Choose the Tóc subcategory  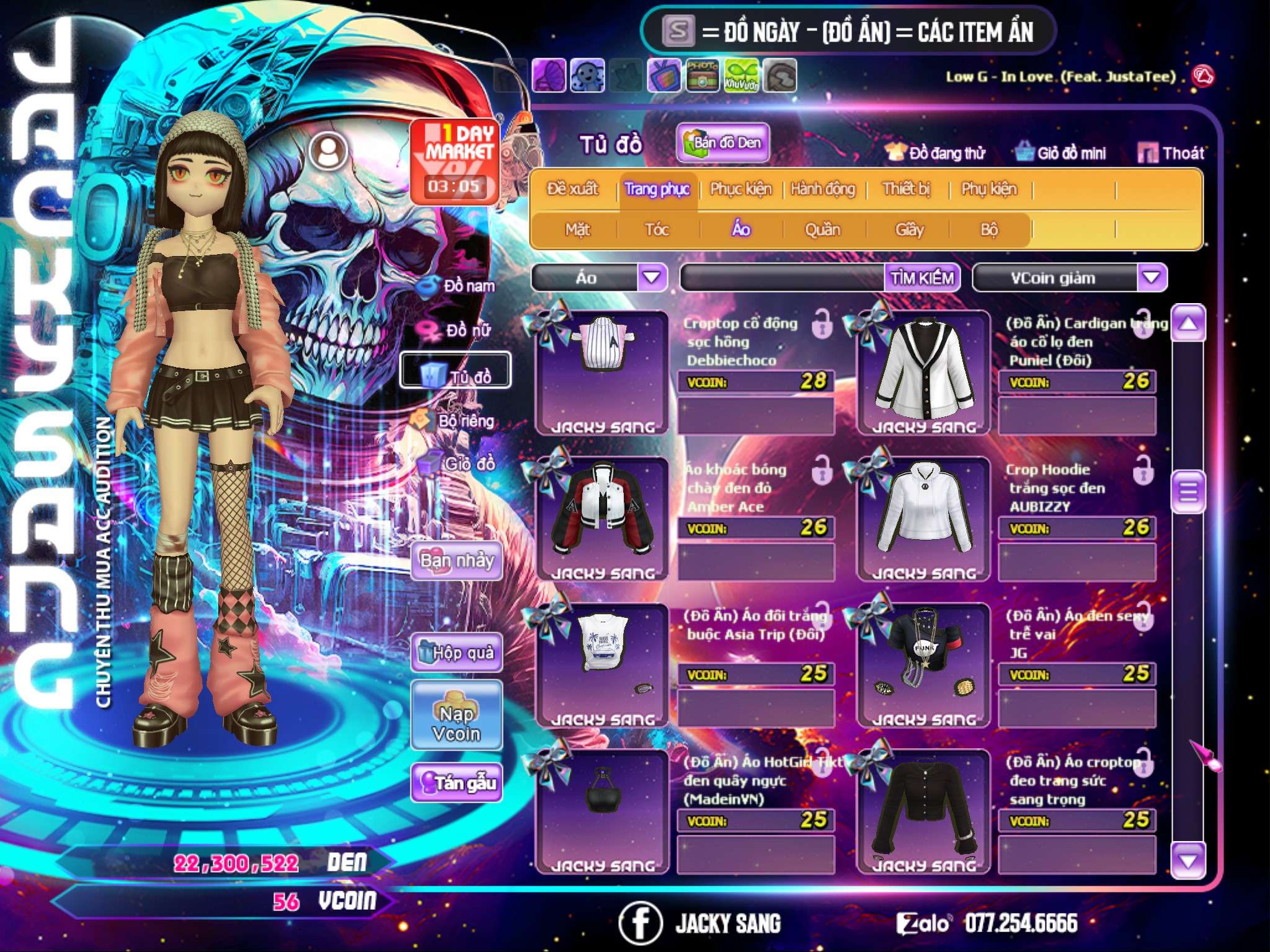657,230
